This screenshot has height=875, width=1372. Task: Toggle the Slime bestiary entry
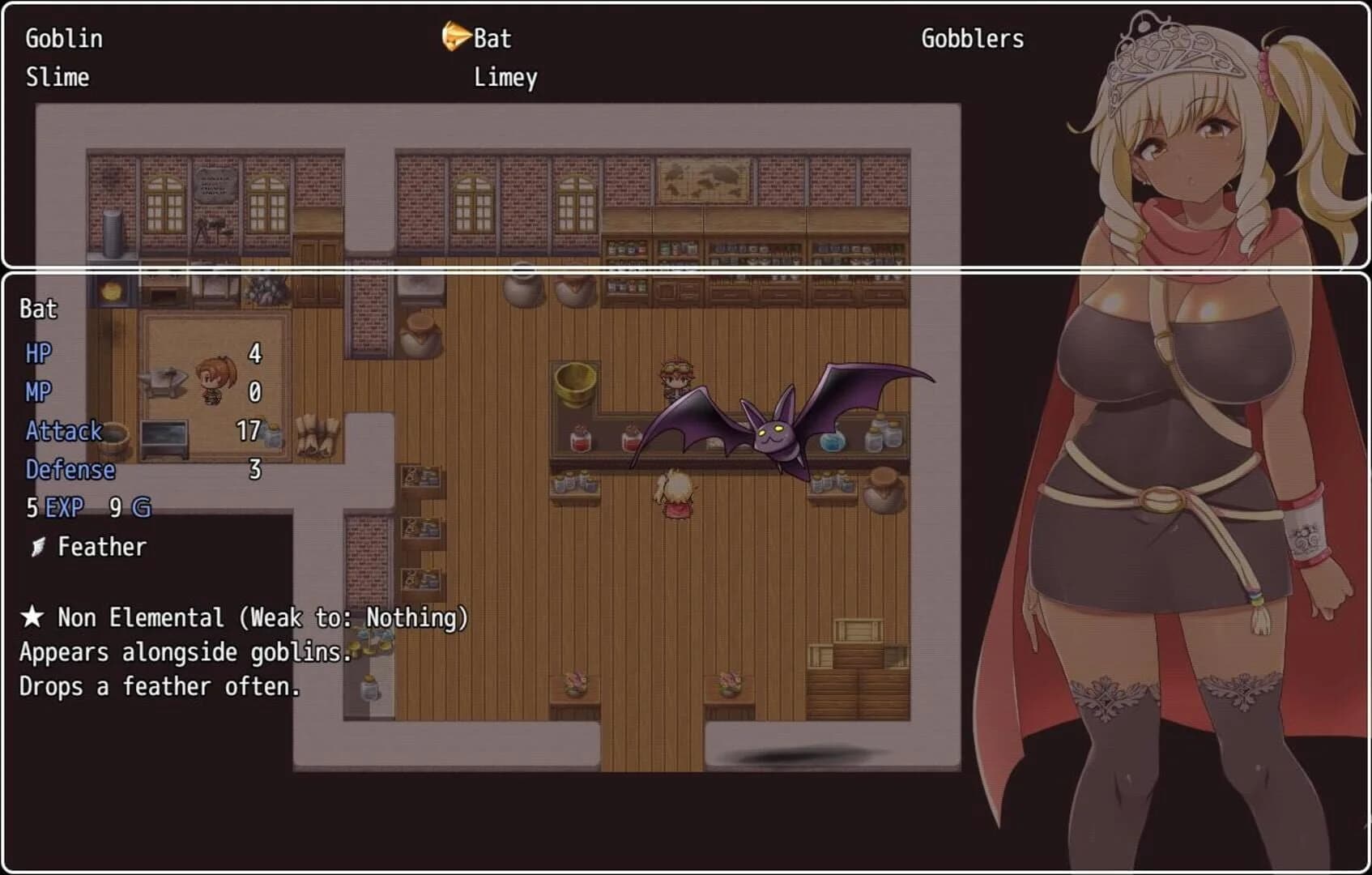57,77
